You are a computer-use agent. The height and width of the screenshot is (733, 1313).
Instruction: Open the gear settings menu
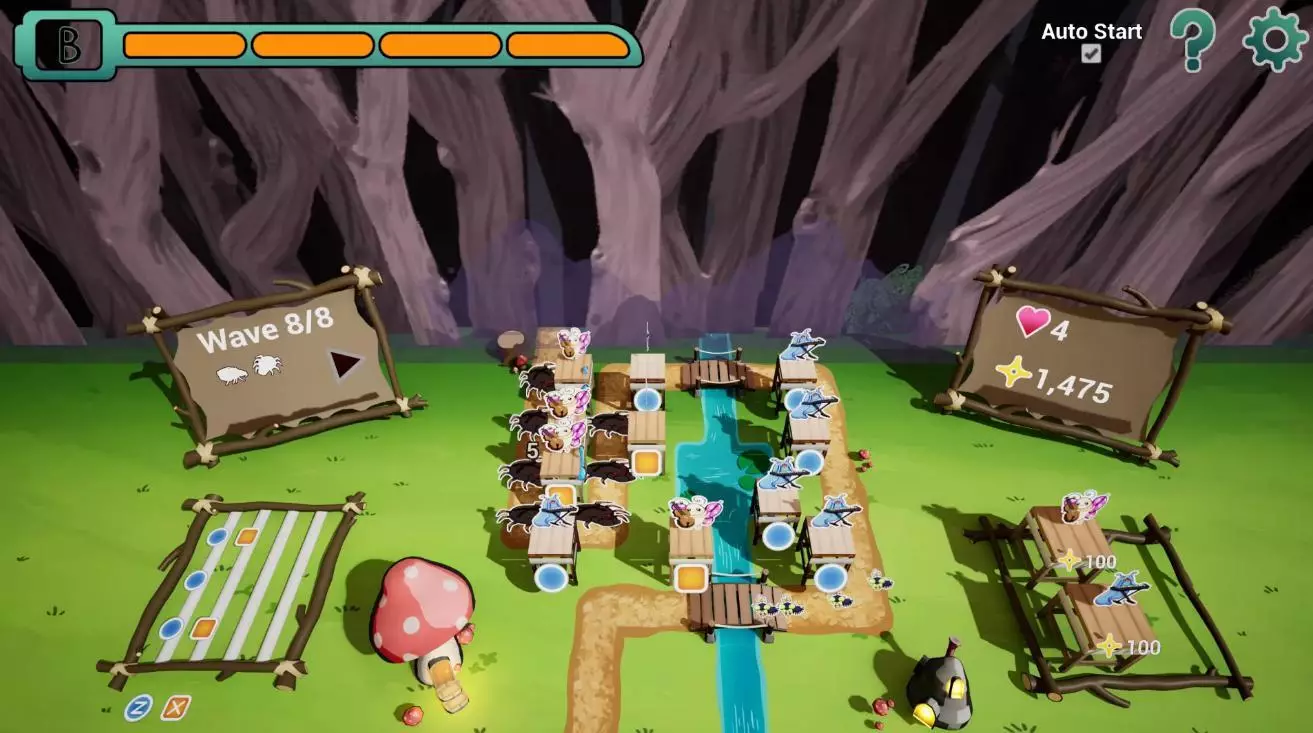(x=1274, y=39)
